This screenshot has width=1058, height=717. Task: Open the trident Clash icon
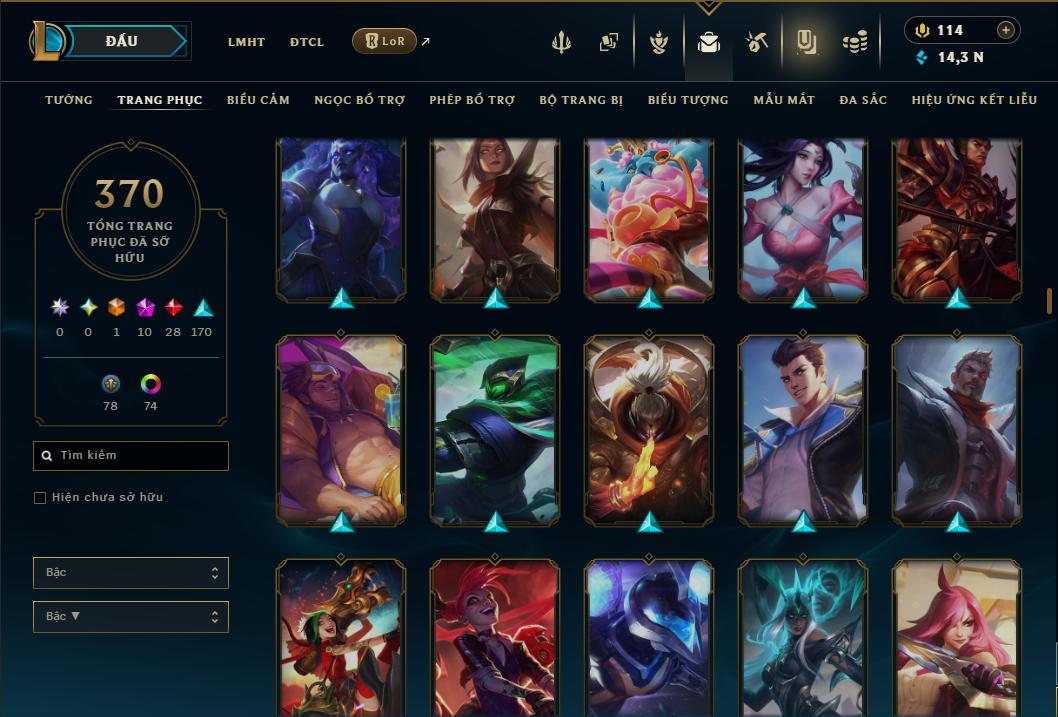tap(562, 42)
